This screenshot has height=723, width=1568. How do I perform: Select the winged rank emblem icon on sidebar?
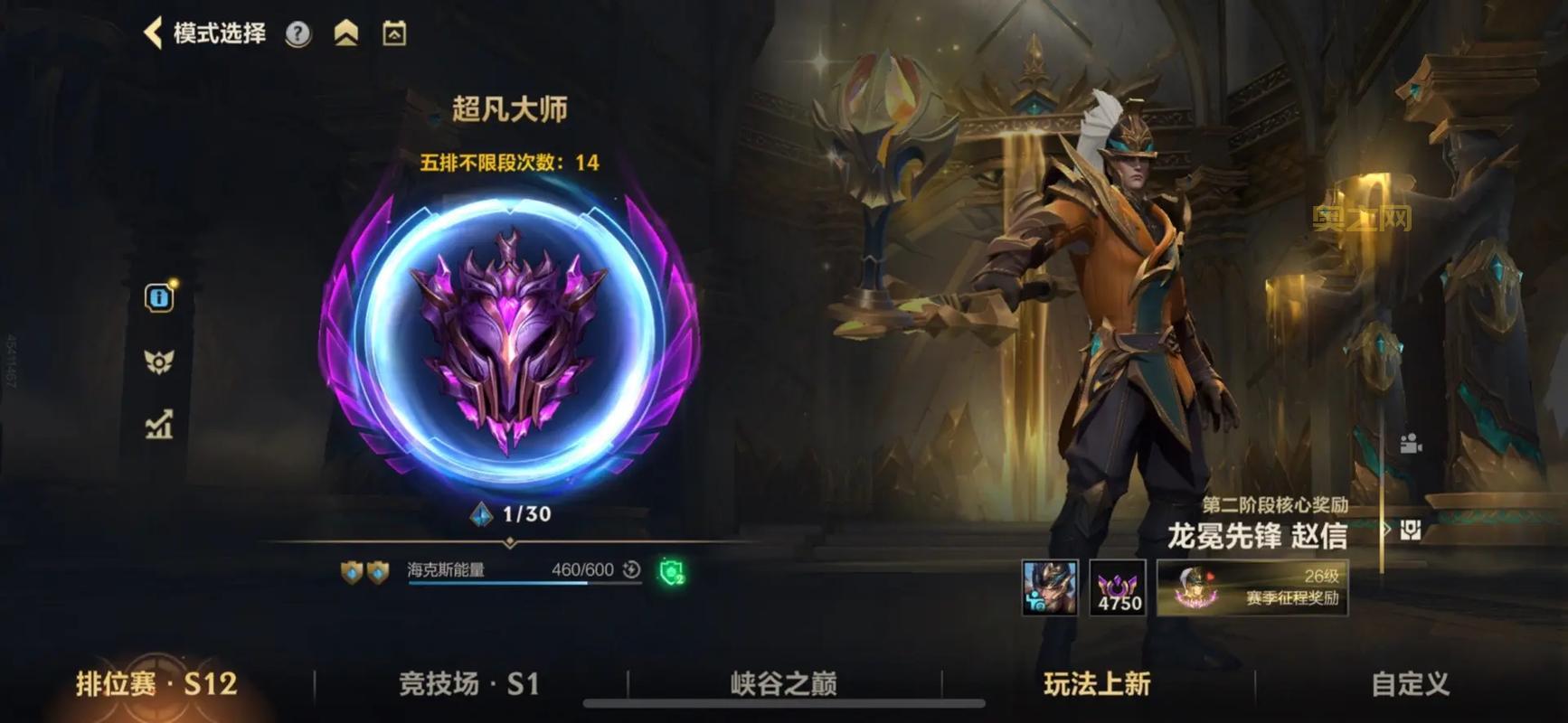[x=160, y=362]
